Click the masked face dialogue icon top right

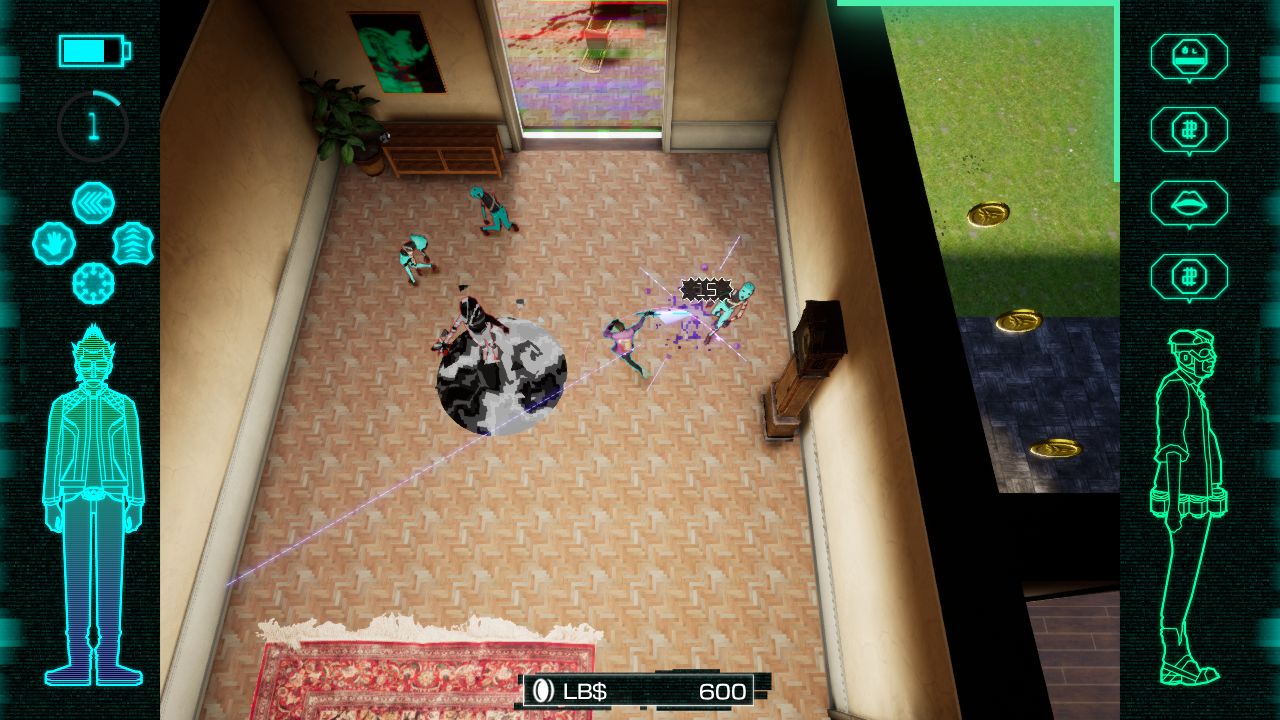tap(1190, 57)
